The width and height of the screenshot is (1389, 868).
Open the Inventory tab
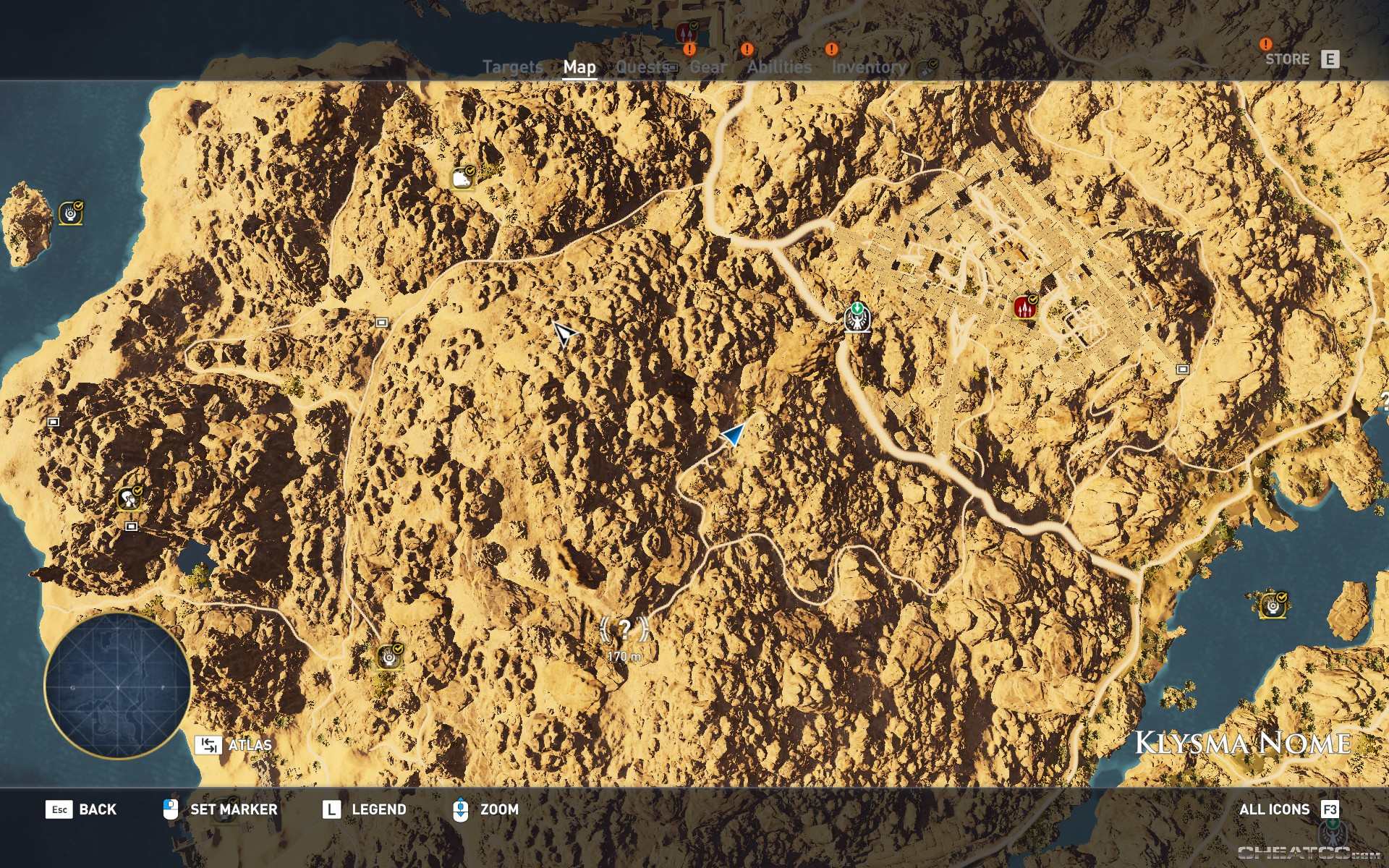(x=869, y=67)
